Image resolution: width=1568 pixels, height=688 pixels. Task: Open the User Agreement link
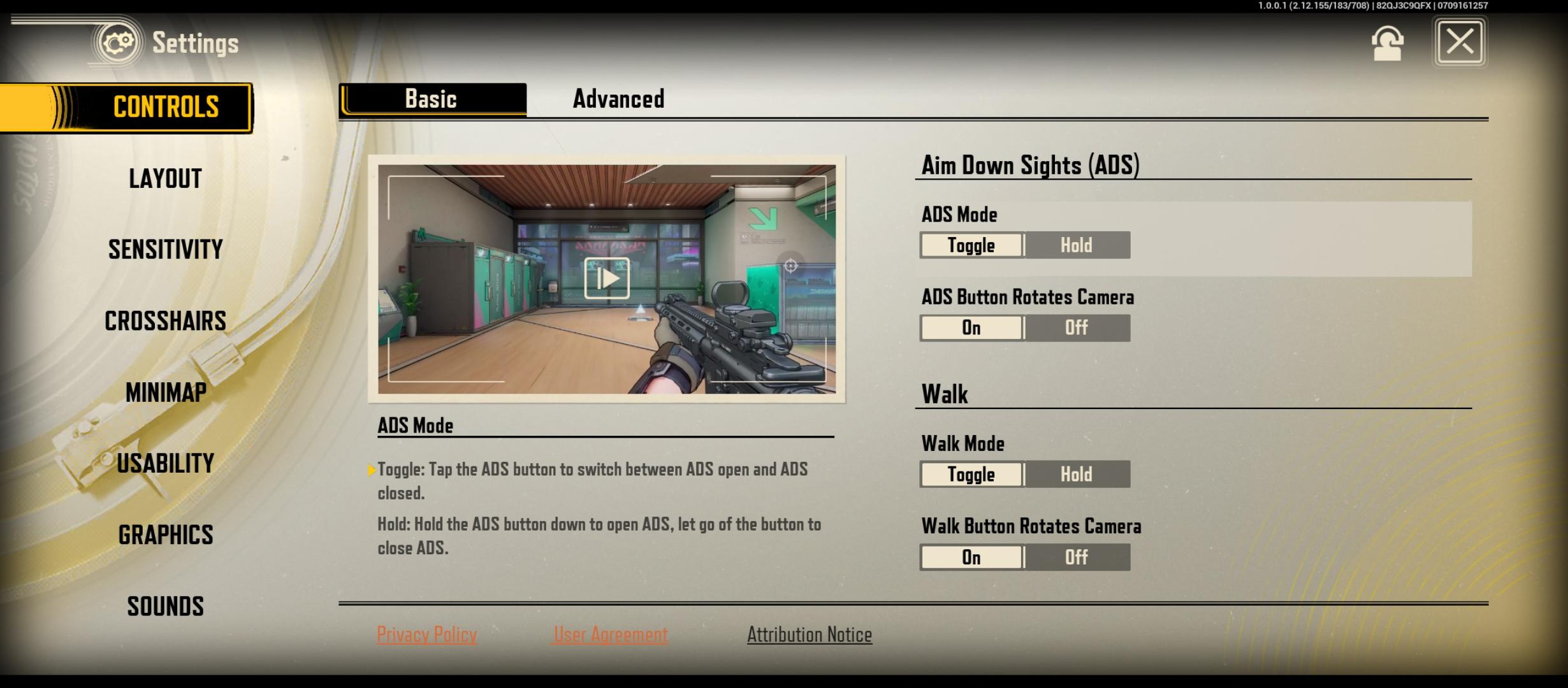tap(609, 634)
